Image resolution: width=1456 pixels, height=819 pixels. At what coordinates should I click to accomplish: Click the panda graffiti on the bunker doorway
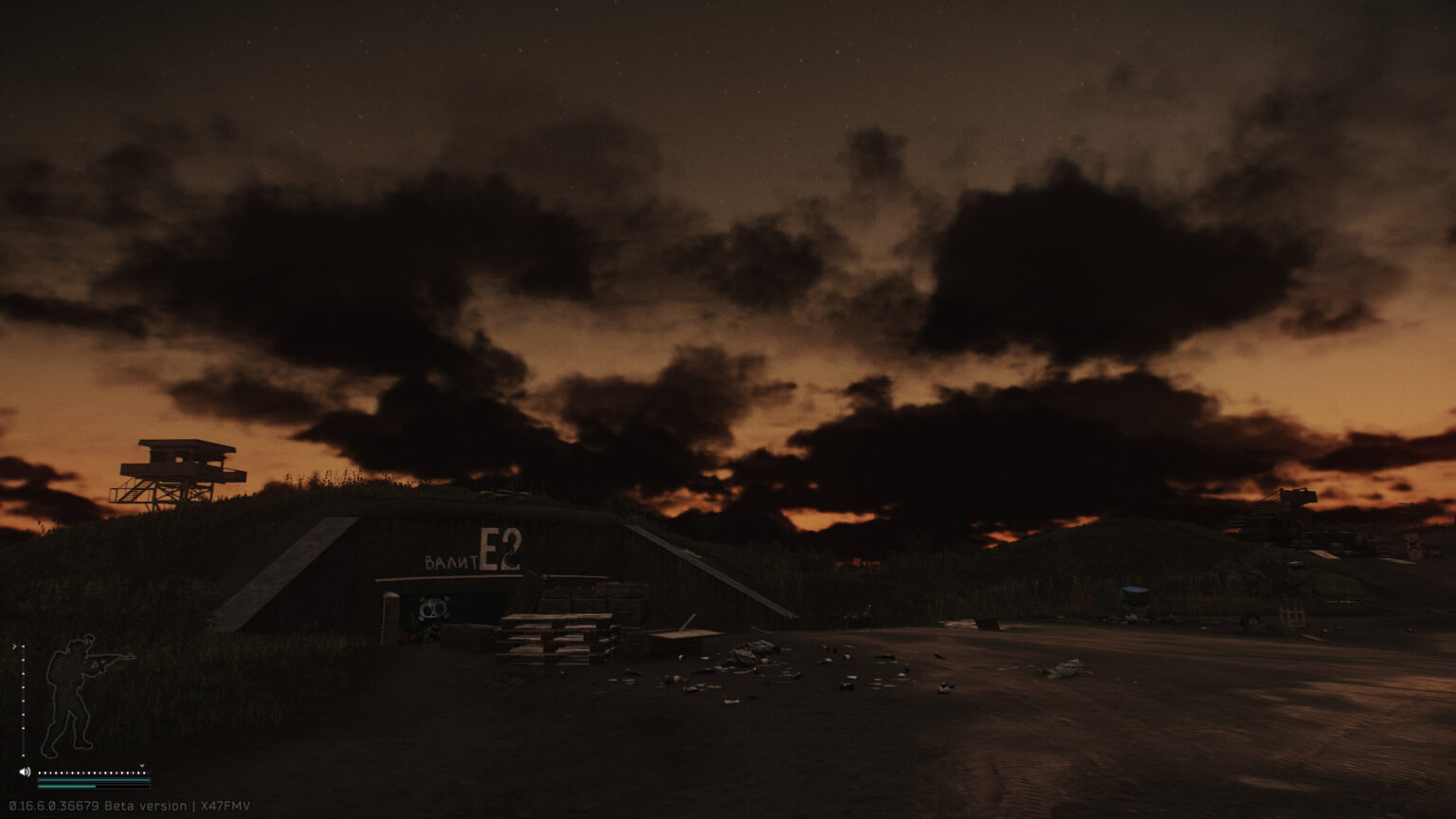(431, 609)
